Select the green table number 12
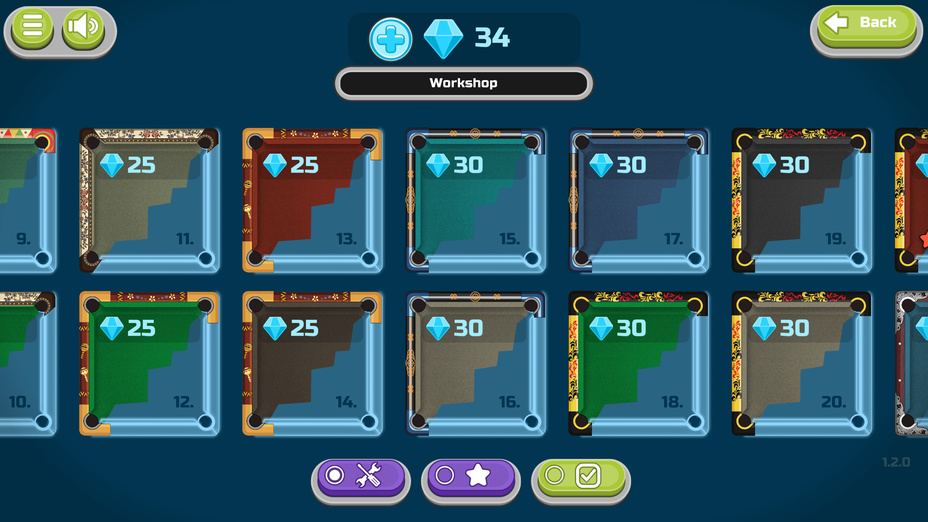 [149, 364]
